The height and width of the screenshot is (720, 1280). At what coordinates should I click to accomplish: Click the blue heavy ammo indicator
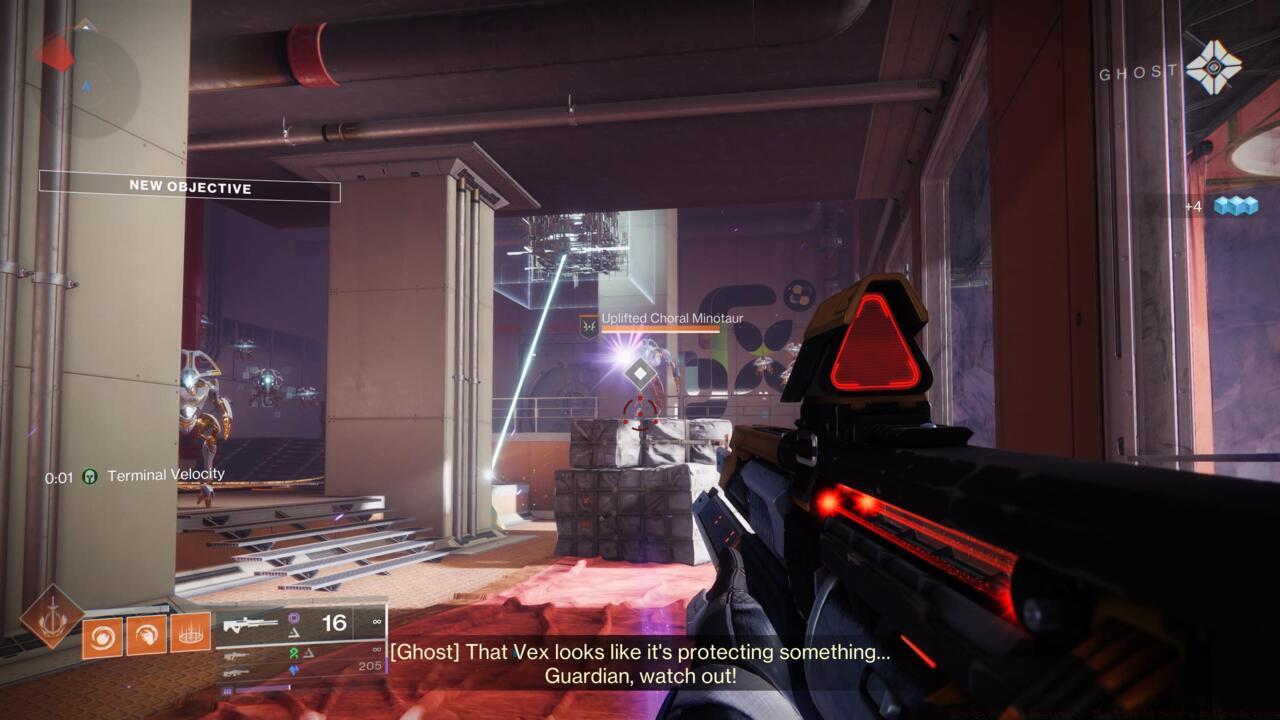(x=293, y=669)
